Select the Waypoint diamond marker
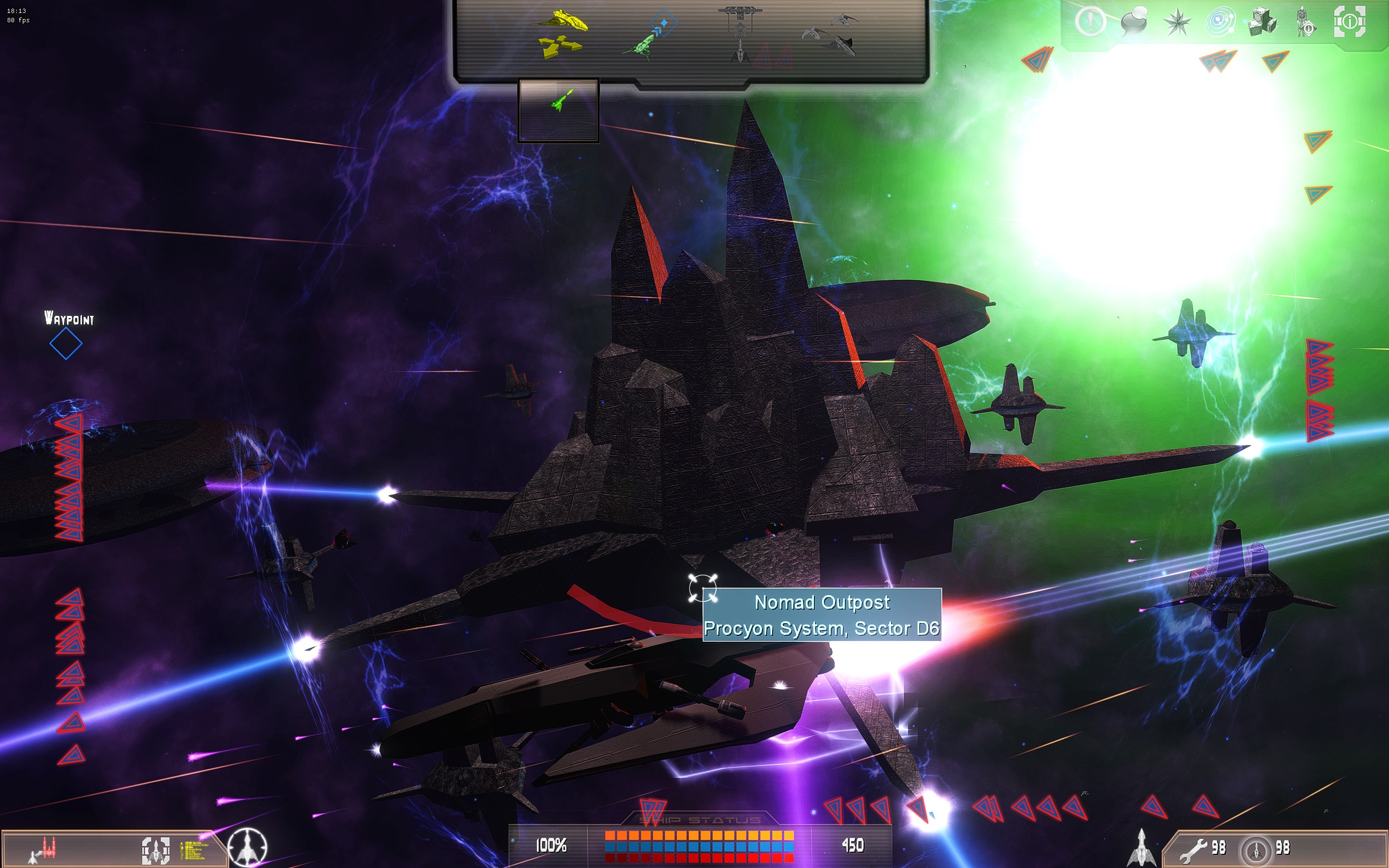 click(x=66, y=344)
